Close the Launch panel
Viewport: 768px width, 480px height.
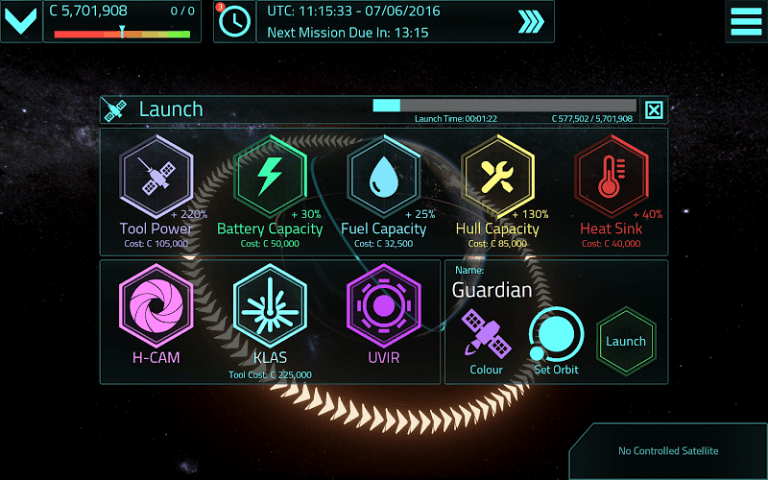pos(654,109)
